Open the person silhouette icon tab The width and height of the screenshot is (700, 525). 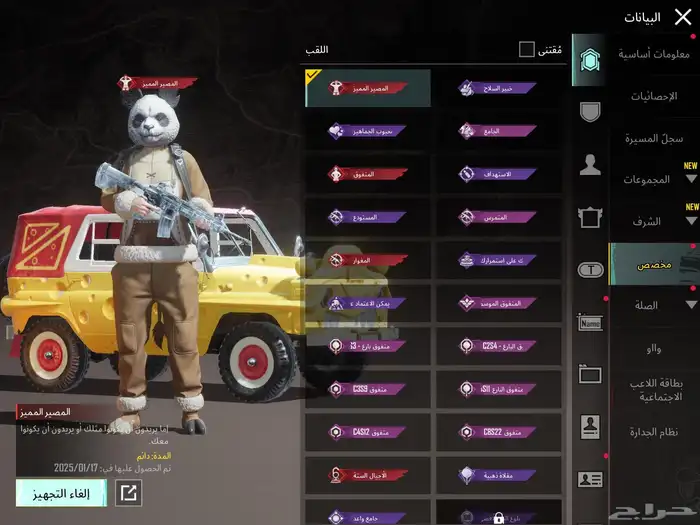590,165
